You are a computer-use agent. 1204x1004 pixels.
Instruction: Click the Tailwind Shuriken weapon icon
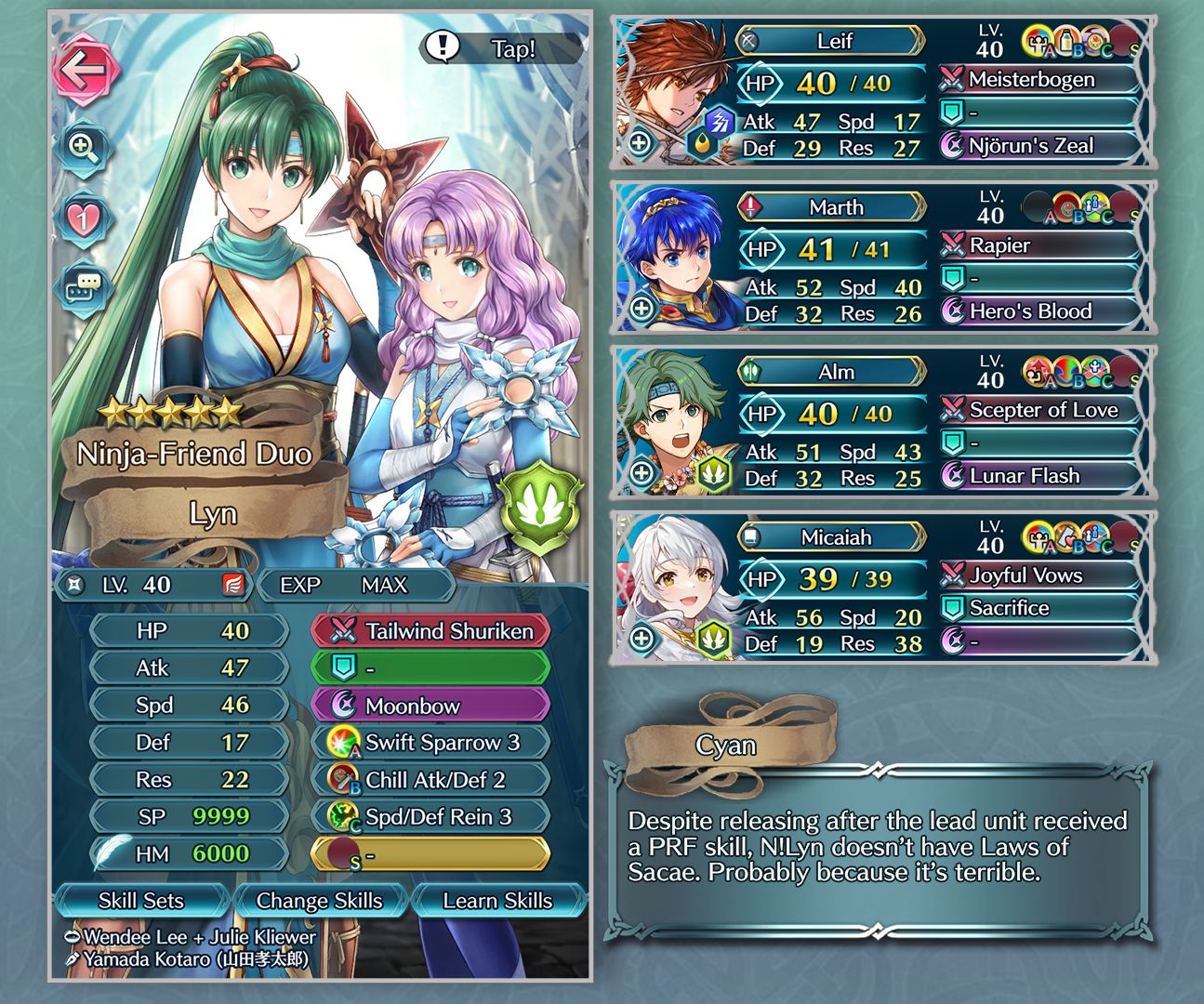coord(342,630)
